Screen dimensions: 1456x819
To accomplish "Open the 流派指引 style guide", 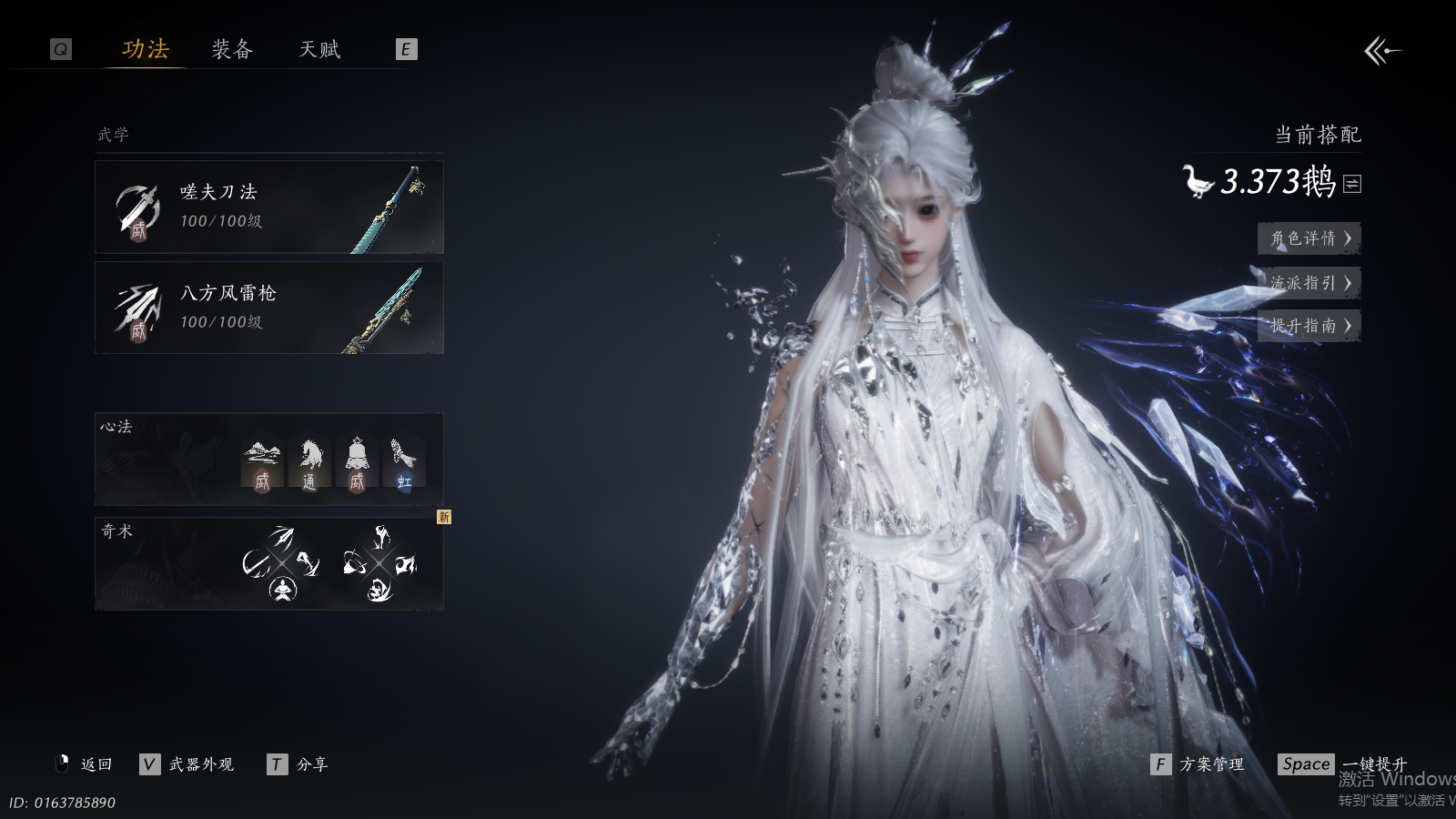I will 1309,283.
